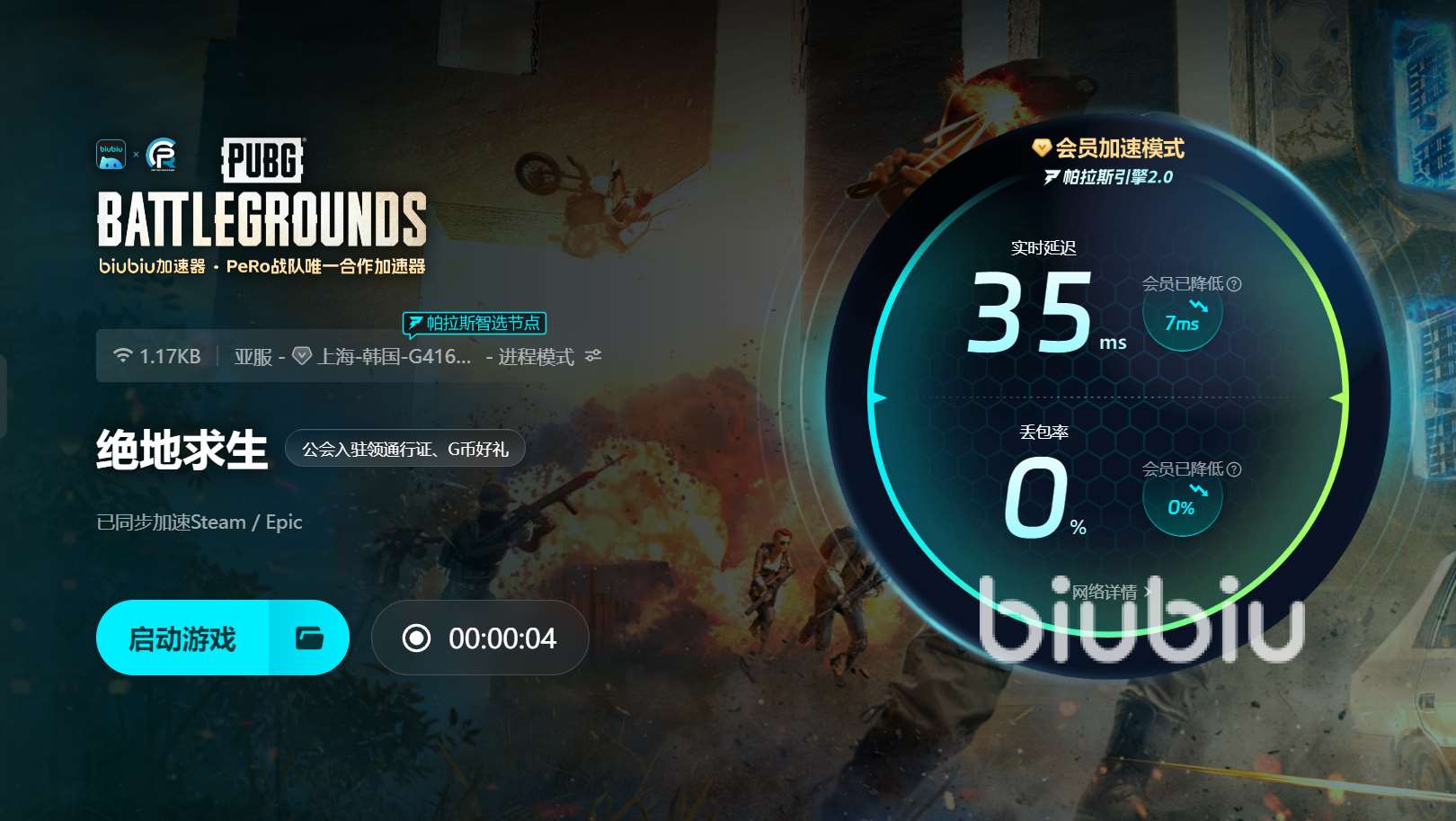Click the help icon beside the latency 会员已降低
Screen dimensions: 1456x821
(x=1234, y=284)
